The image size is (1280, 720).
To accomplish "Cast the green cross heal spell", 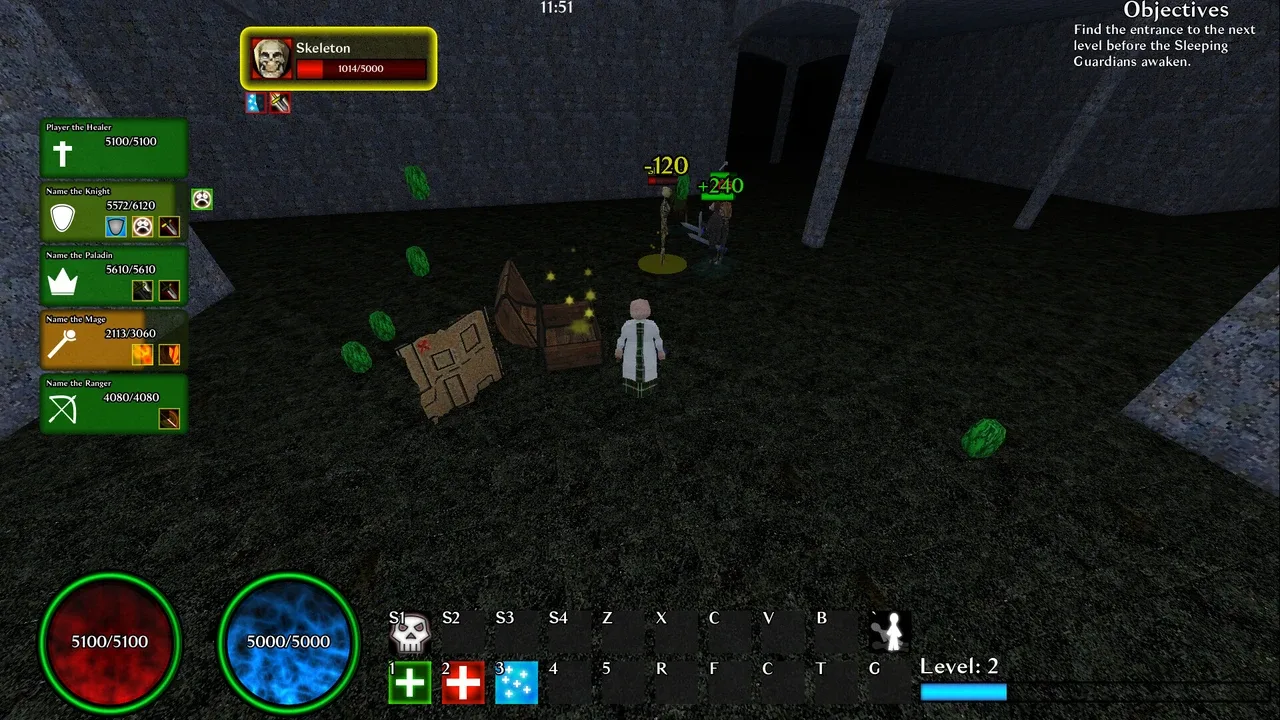I will point(410,683).
